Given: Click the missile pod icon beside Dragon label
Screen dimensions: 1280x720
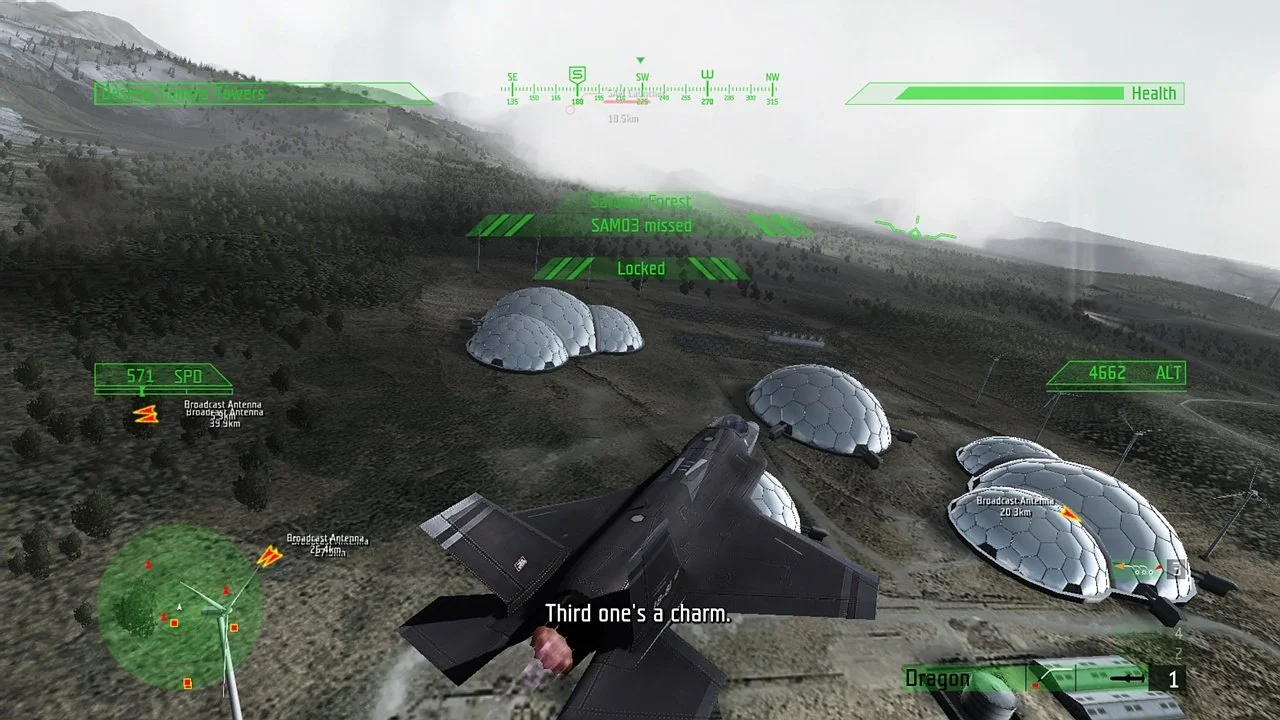Looking at the screenshot, I should pos(1128,678).
